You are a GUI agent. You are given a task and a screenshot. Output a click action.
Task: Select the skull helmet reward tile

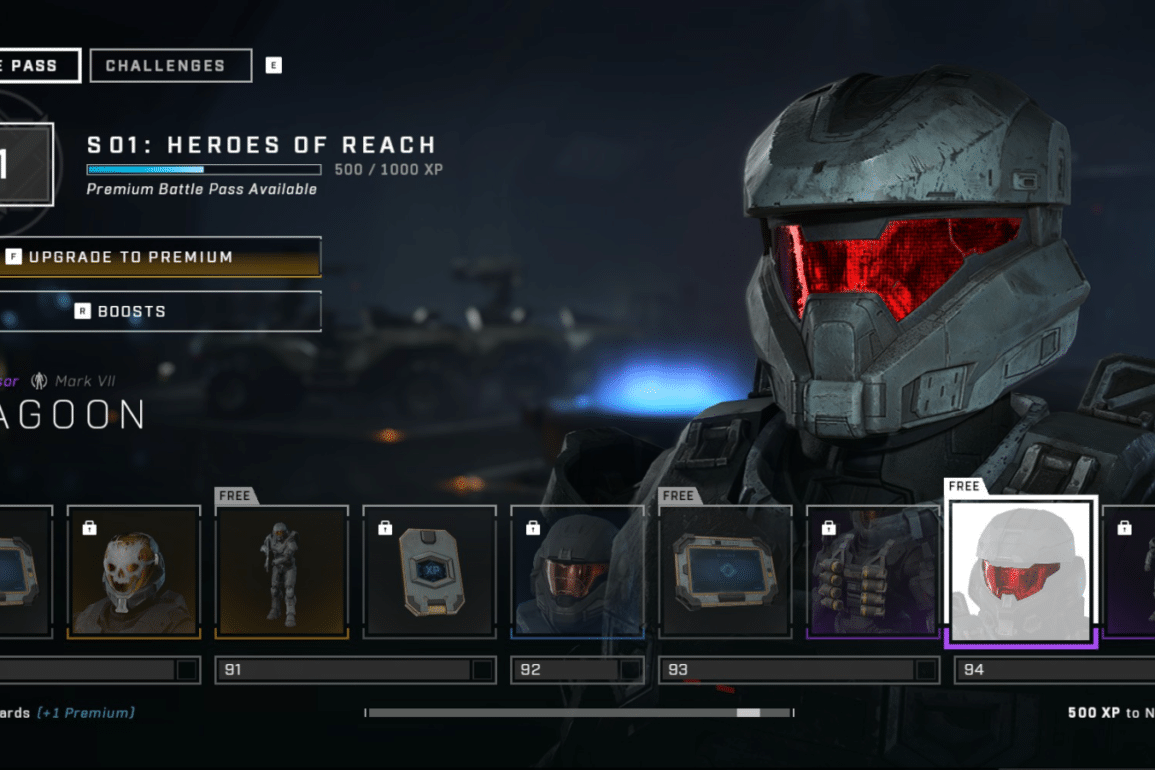click(x=133, y=572)
